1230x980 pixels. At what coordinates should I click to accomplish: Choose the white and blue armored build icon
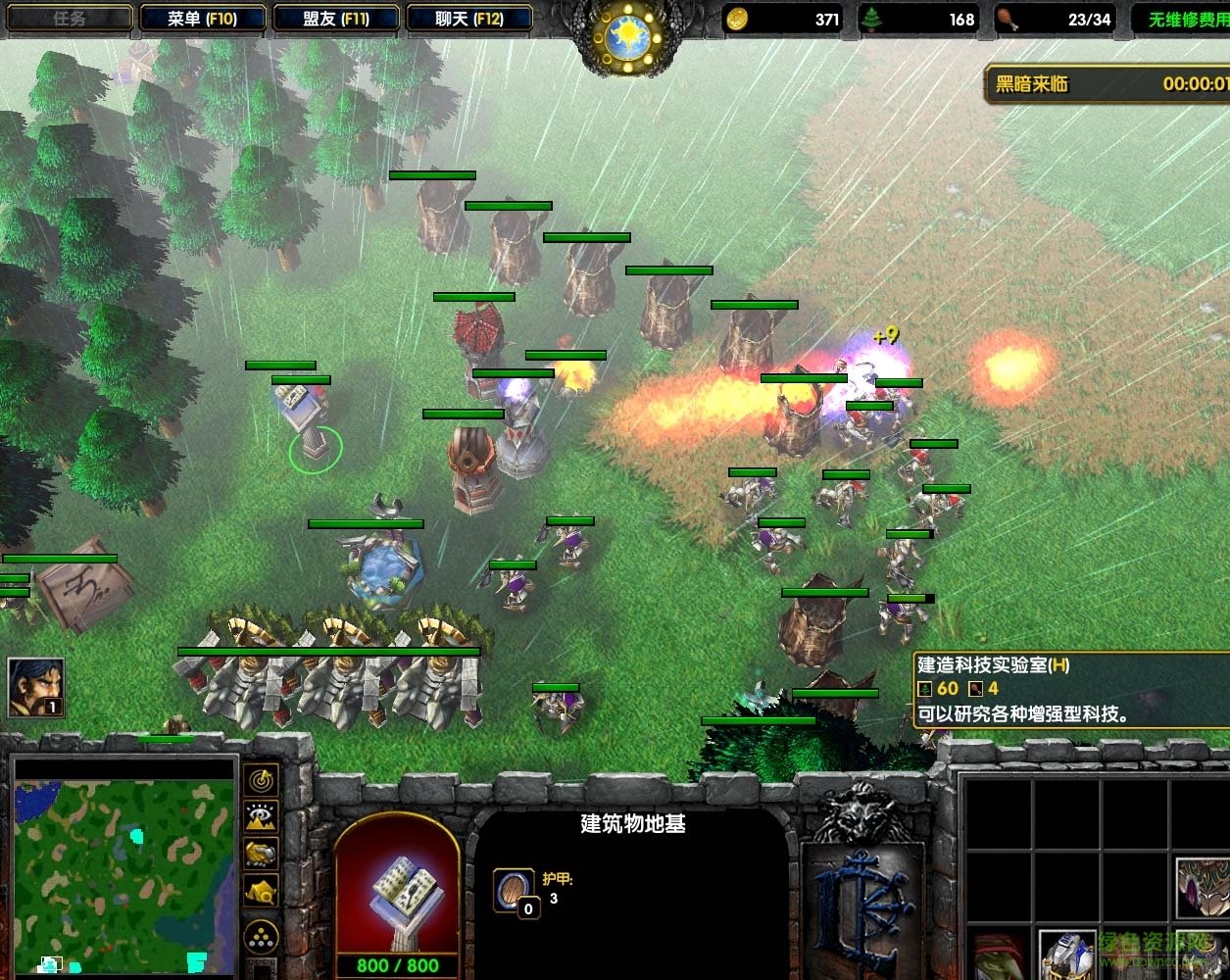coord(1067,955)
